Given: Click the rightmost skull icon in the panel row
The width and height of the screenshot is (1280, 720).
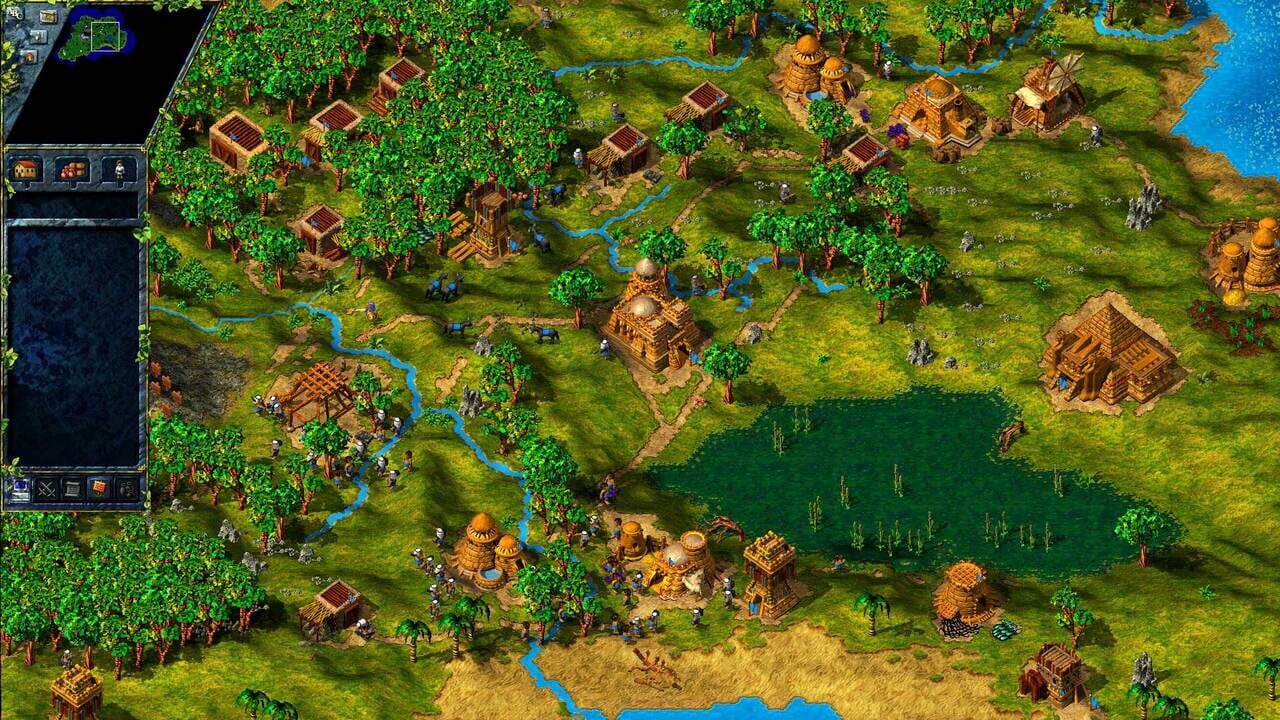Looking at the screenshot, I should click(127, 488).
